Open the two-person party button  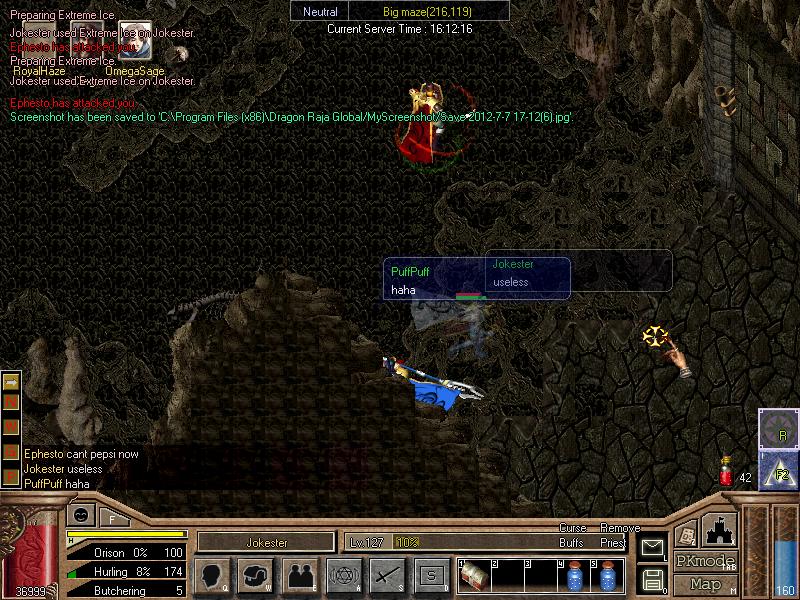tap(300, 576)
